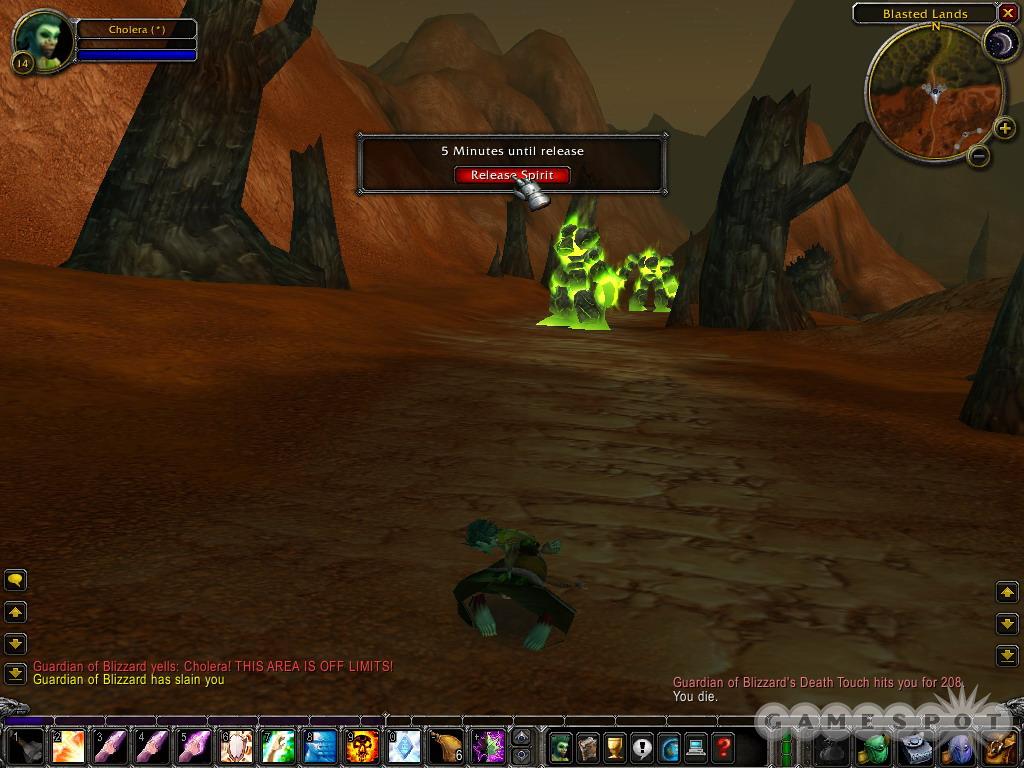Click the Release Spirit button
The width and height of the screenshot is (1024, 768).
(512, 175)
